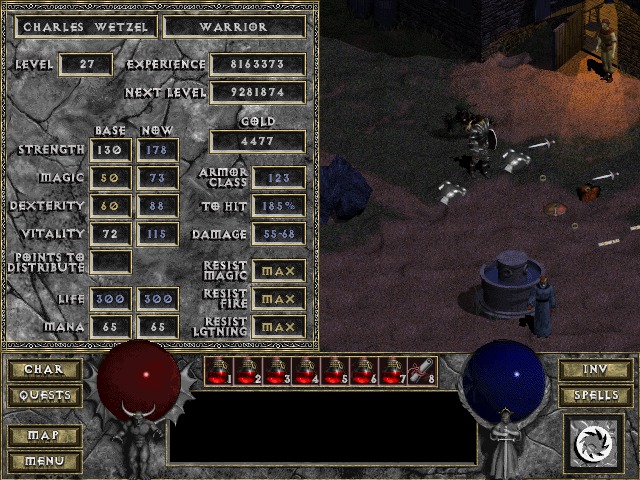This screenshot has width=640, height=480.
Task: Open the game MENU
Action: tap(45, 461)
